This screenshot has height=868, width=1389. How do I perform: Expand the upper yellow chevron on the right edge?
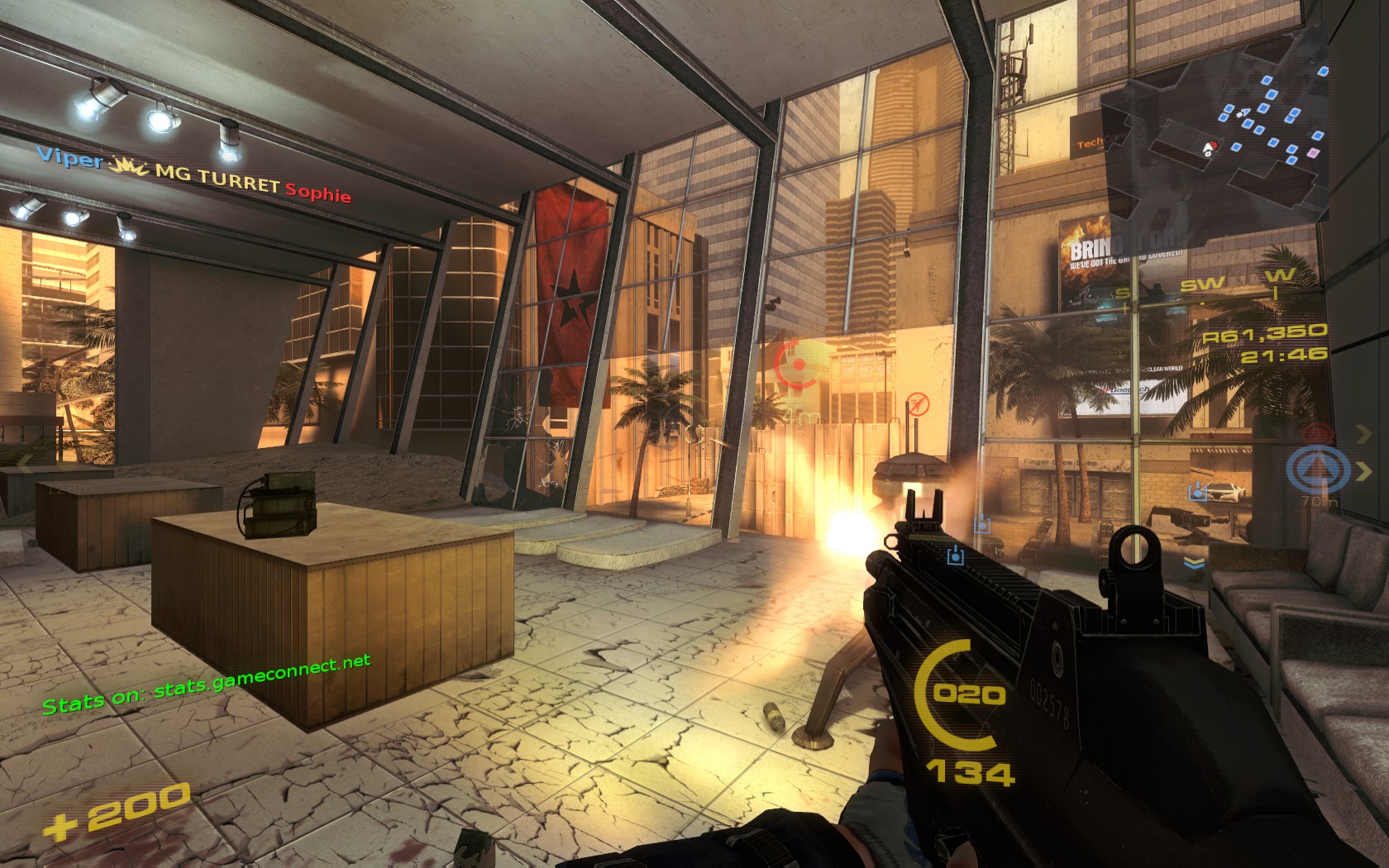click(1363, 434)
